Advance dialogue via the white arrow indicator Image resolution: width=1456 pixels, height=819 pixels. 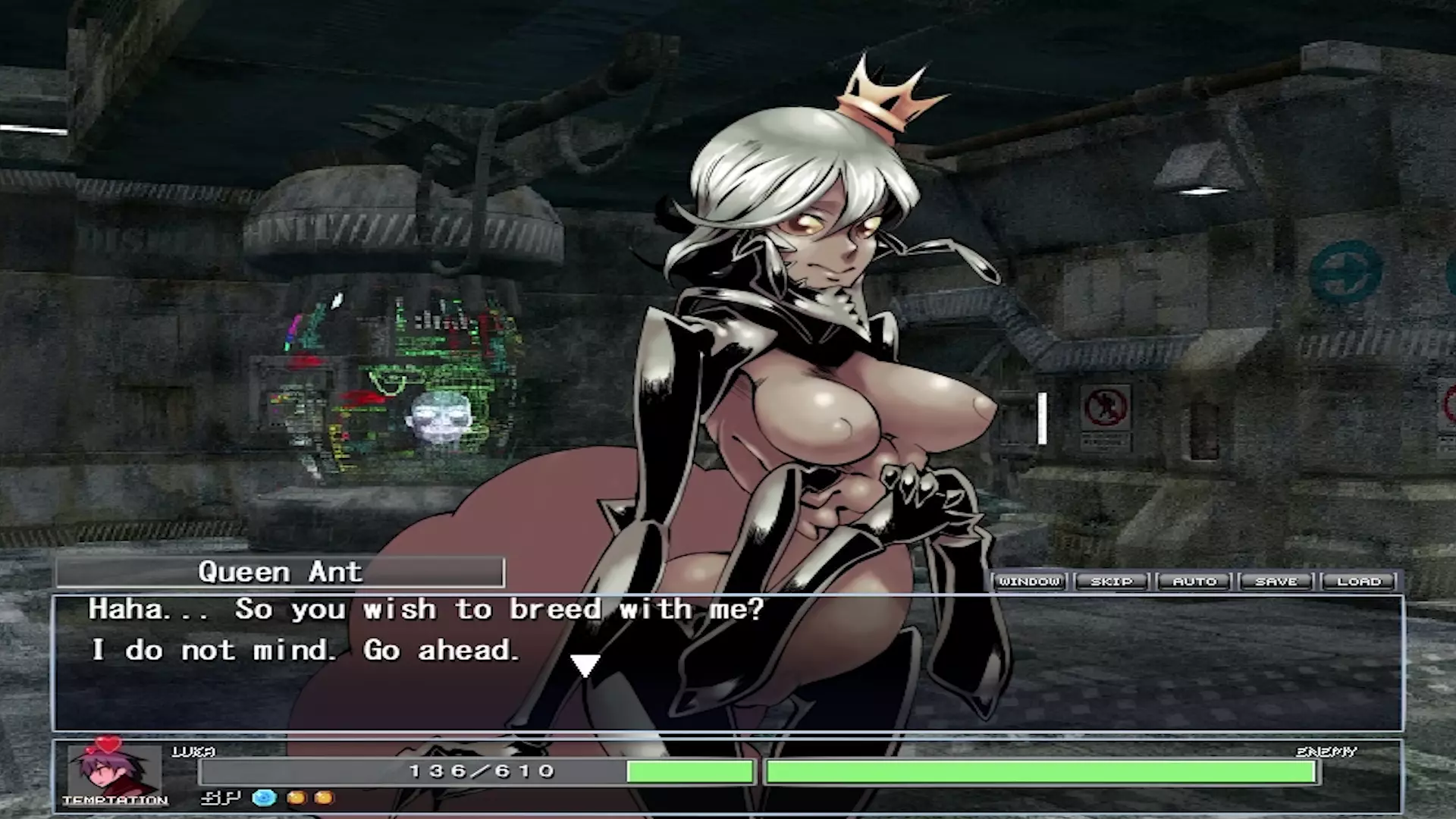point(585,666)
